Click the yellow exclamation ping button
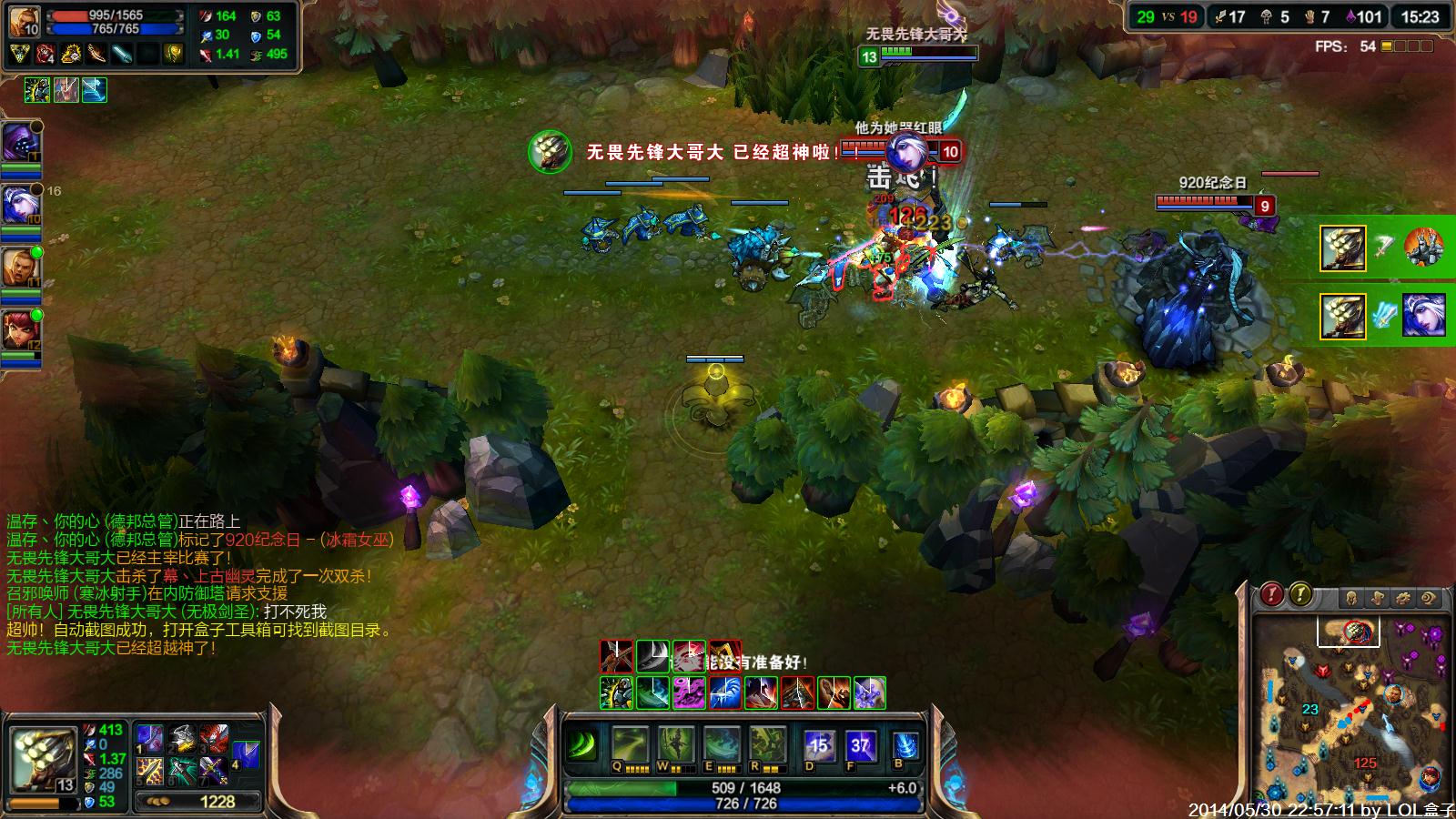This screenshot has height=819, width=1456. pyautogui.click(x=1300, y=594)
